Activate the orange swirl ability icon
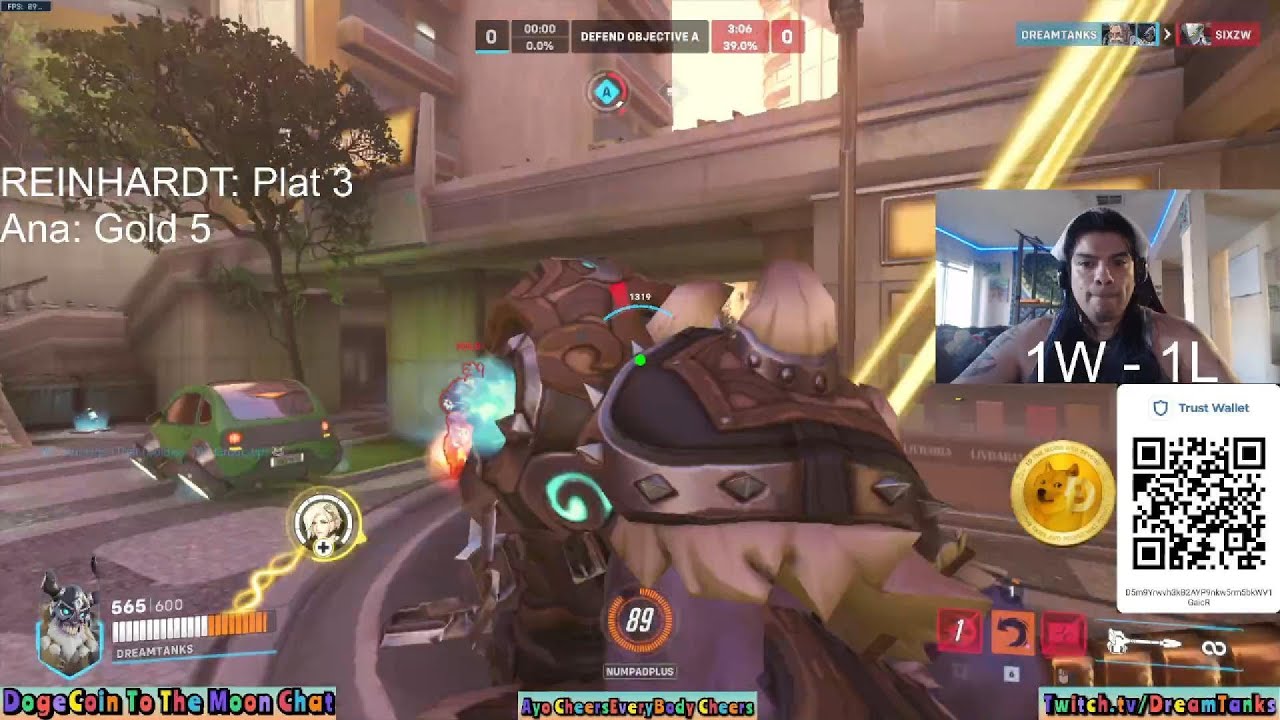1280x720 pixels. click(1011, 634)
